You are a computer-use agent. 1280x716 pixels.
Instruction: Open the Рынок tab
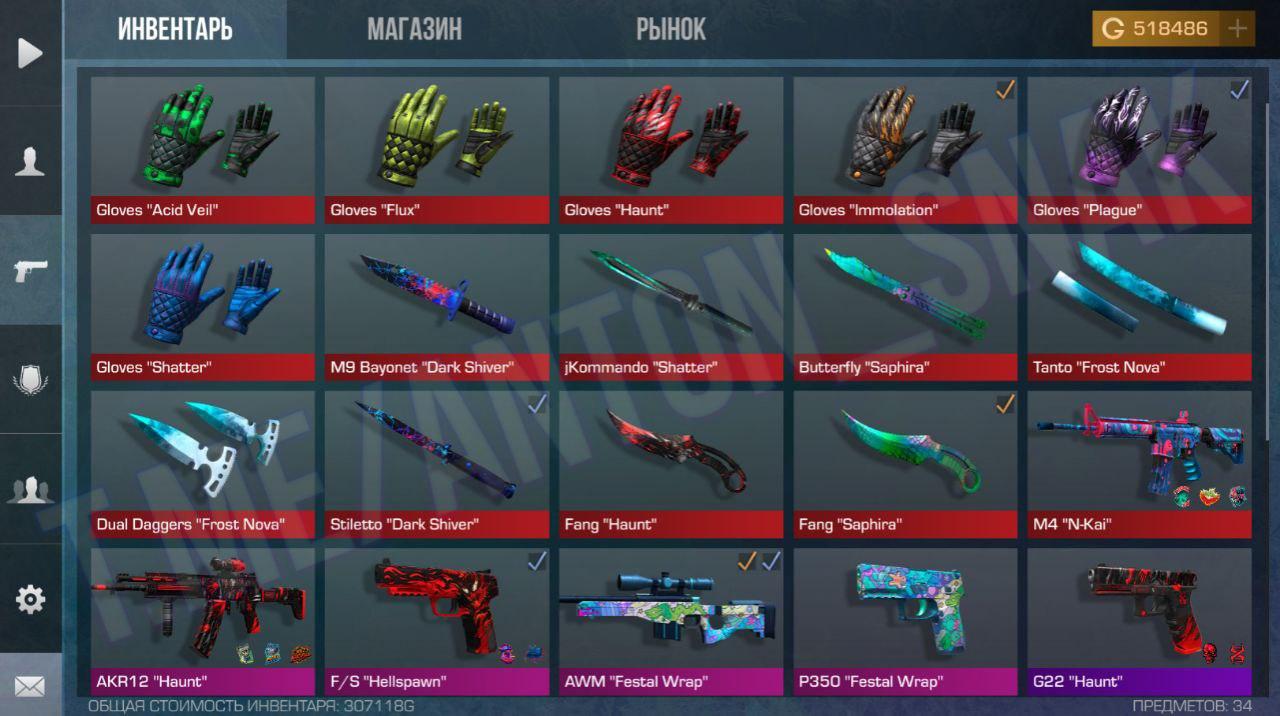tap(671, 29)
